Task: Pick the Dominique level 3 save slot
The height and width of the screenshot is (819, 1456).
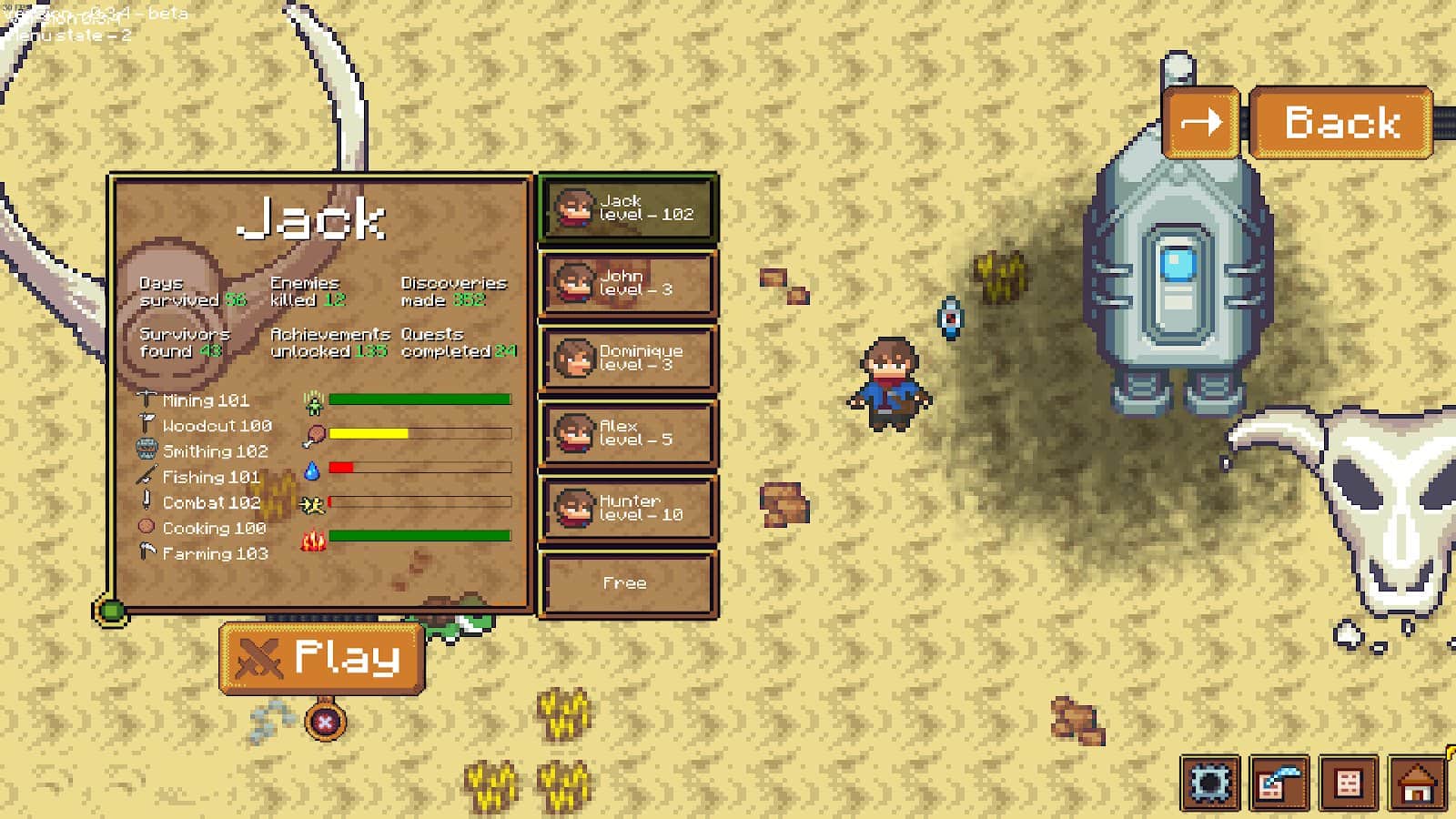Action: click(629, 359)
